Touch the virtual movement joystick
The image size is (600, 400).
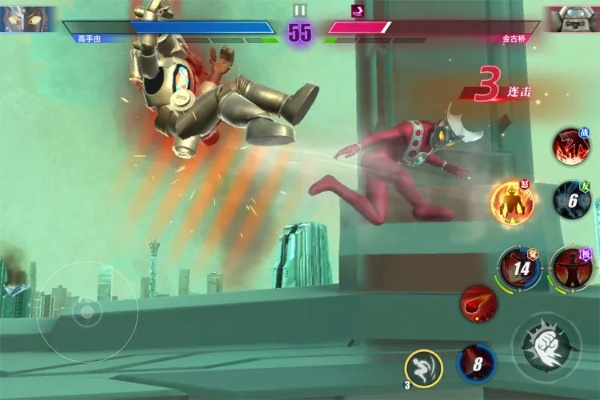click(x=86, y=312)
